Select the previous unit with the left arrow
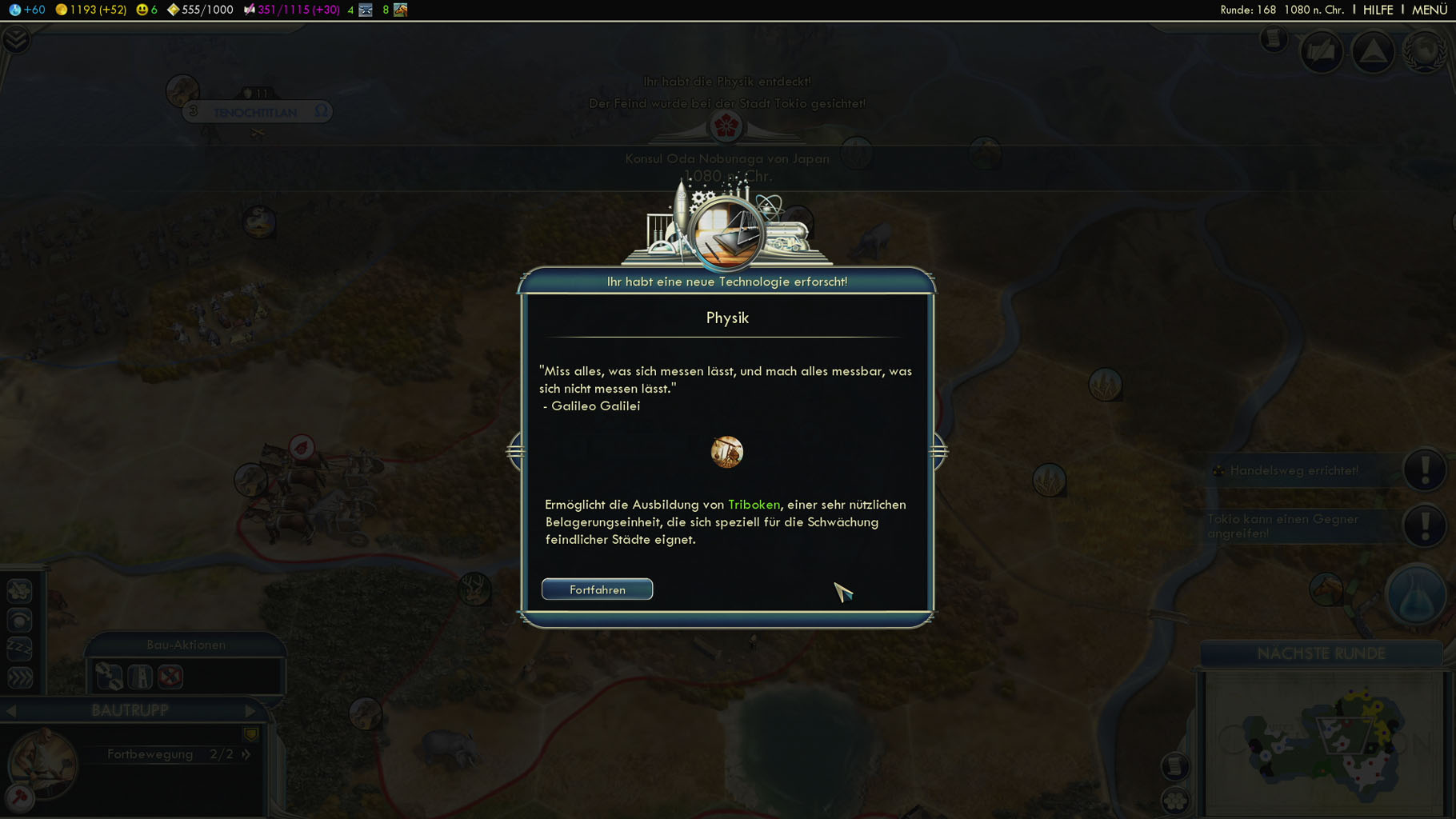This screenshot has width=1456, height=819. pyautogui.click(x=11, y=710)
